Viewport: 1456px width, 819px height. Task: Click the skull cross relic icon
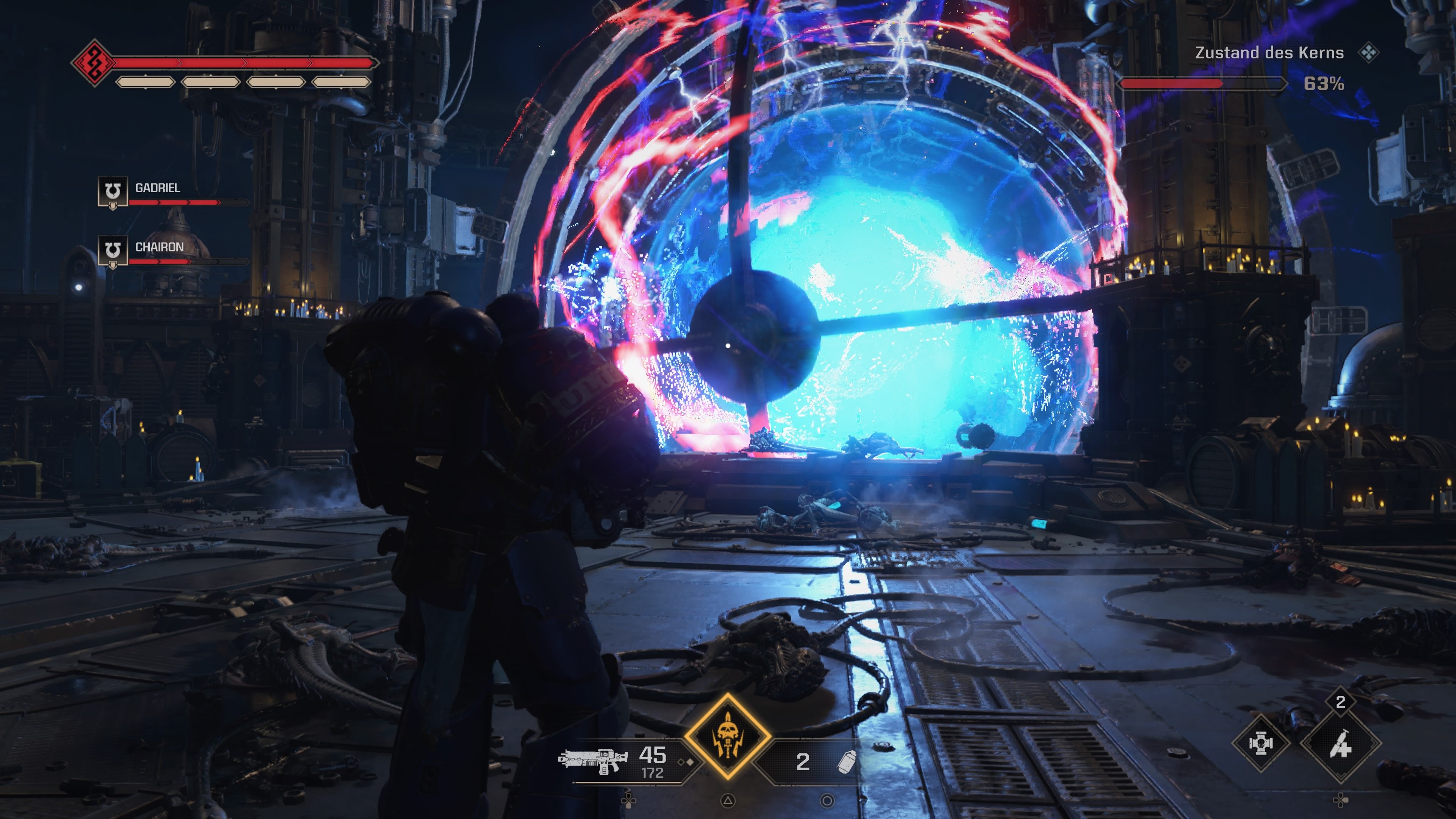pyautogui.click(x=1260, y=743)
